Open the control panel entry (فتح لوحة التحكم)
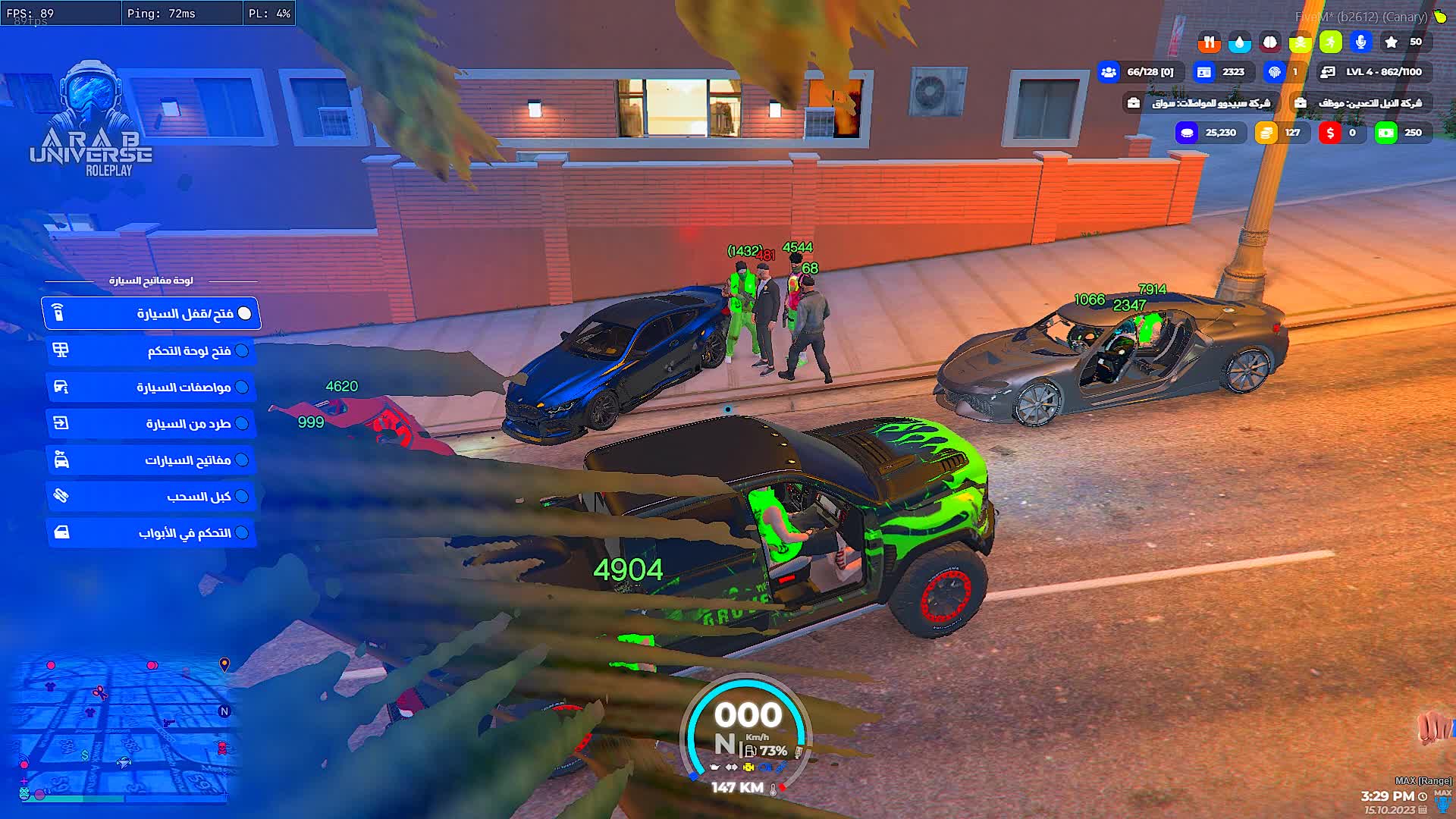The height and width of the screenshot is (819, 1456). (152, 350)
